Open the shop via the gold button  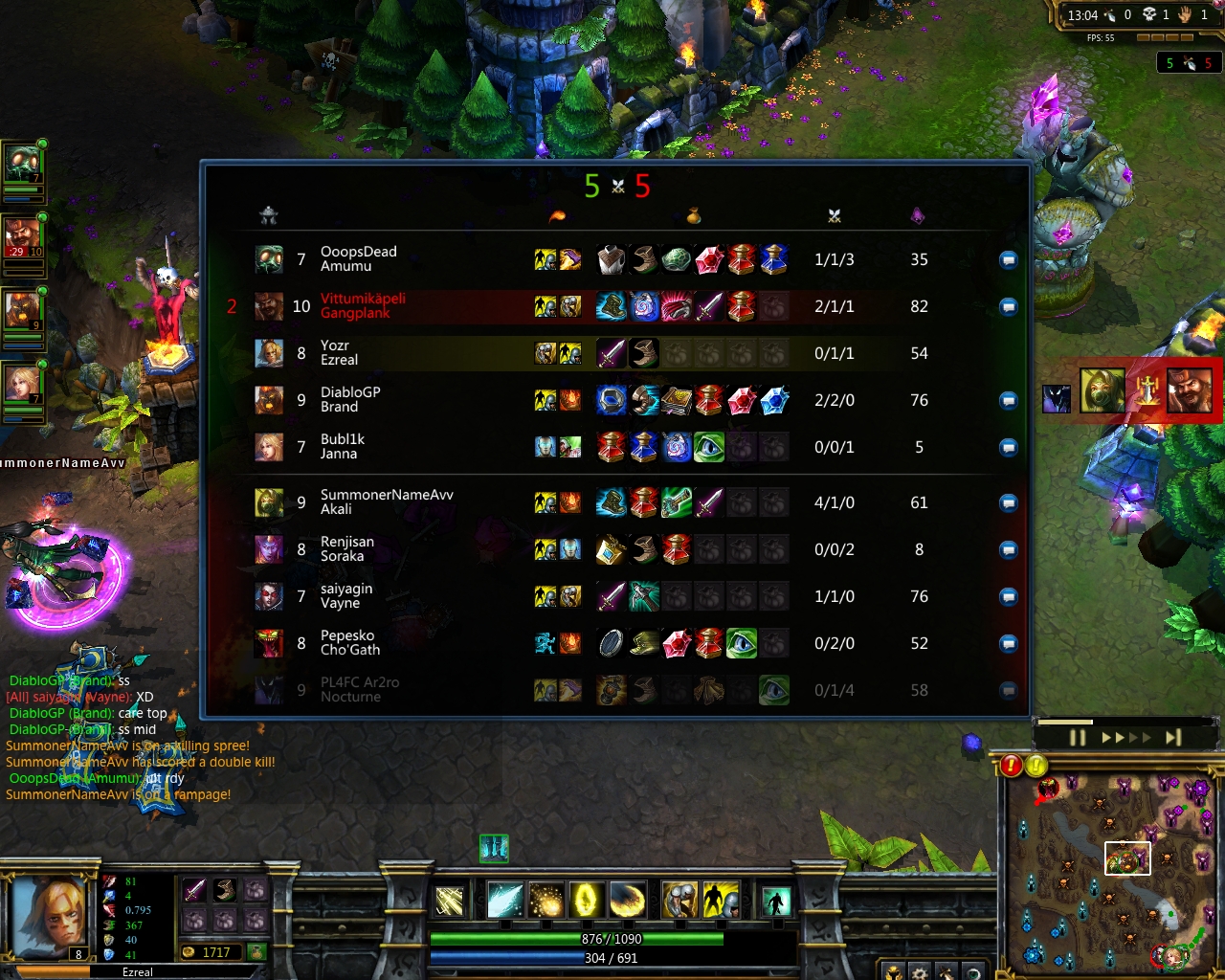click(x=256, y=951)
